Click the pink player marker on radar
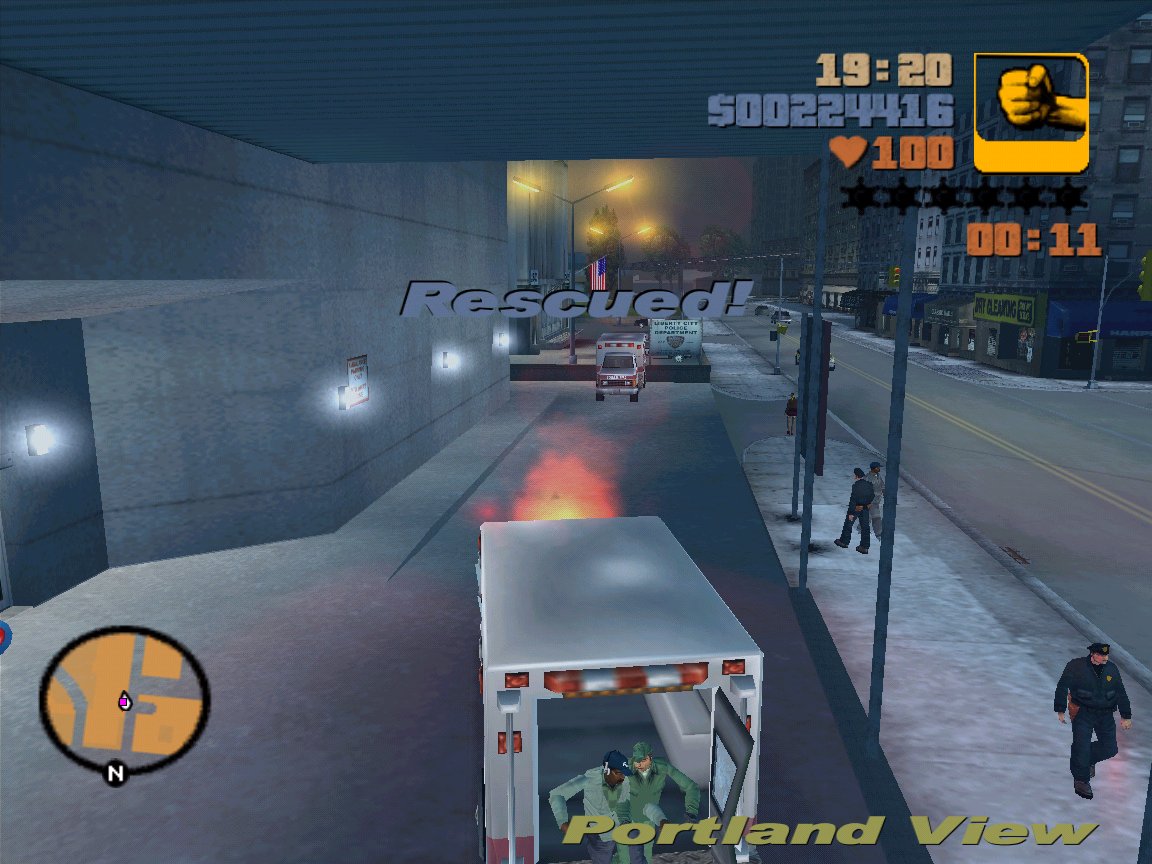1152x864 pixels. pyautogui.click(x=125, y=702)
